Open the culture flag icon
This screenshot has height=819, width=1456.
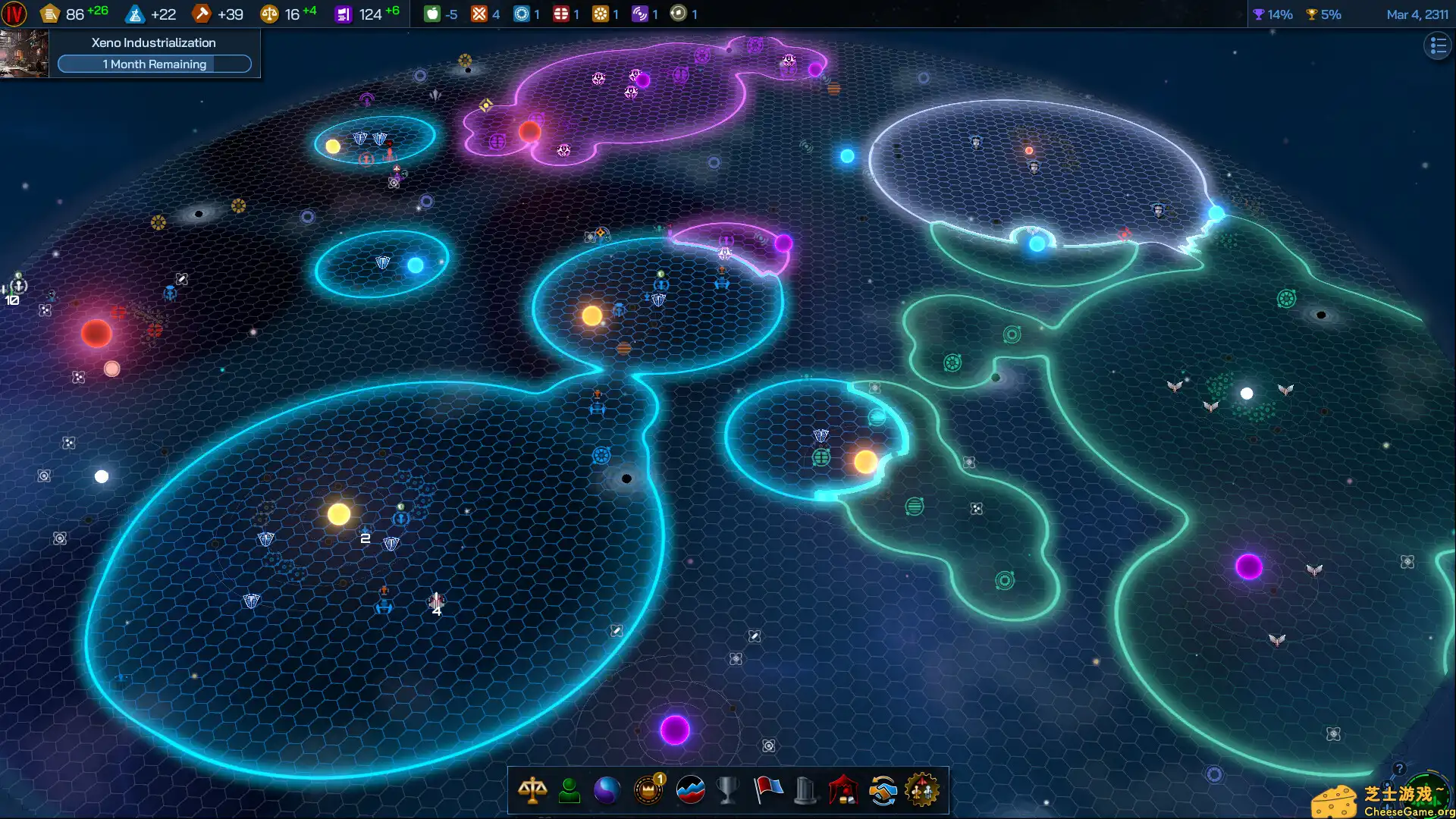pos(767,790)
